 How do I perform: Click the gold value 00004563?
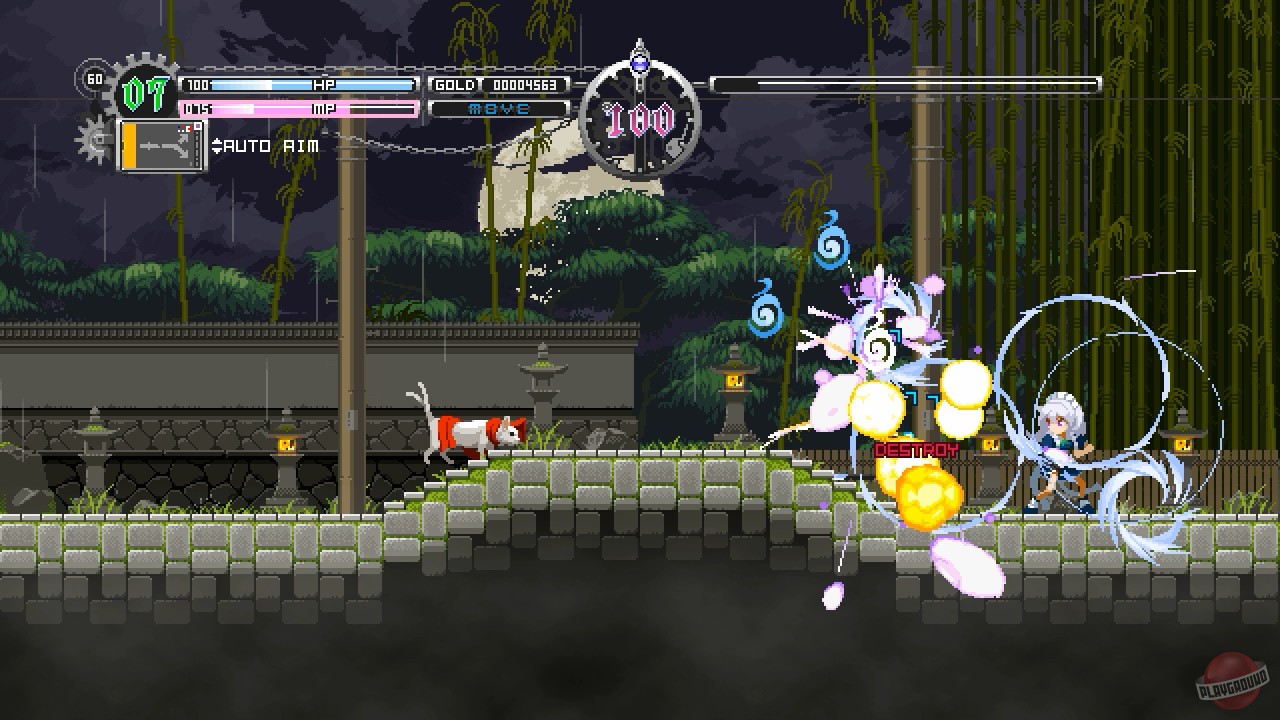(525, 85)
